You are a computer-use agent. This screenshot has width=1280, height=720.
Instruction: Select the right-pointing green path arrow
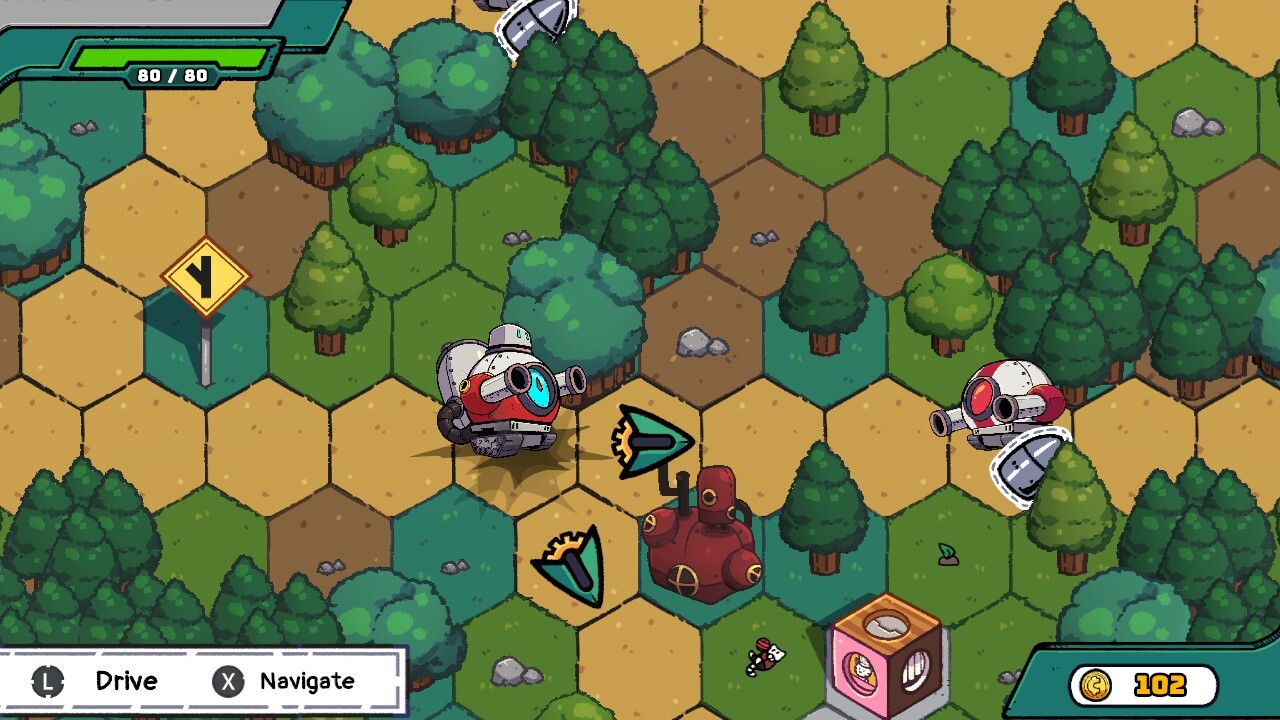point(652,441)
